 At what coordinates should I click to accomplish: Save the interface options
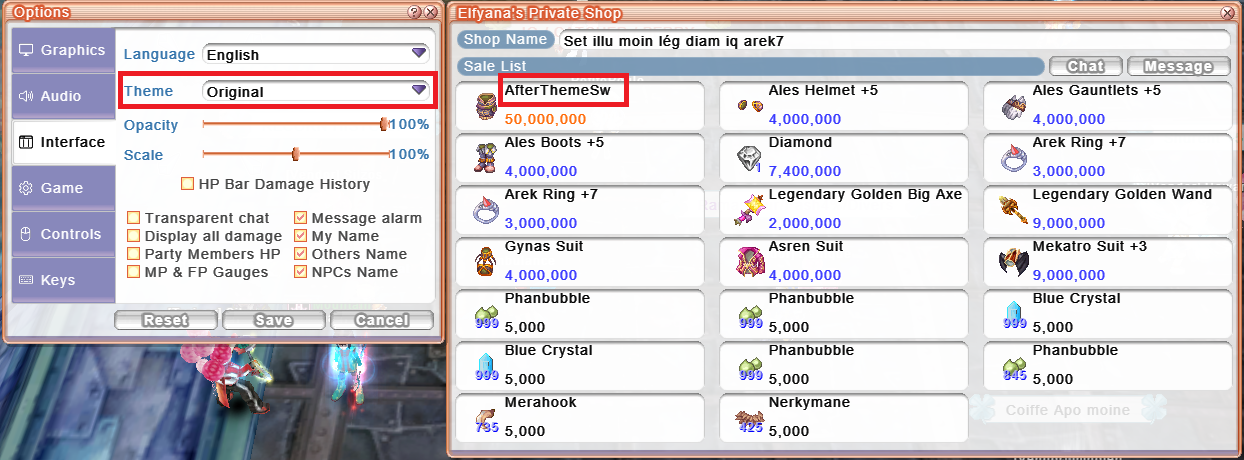(x=273, y=320)
